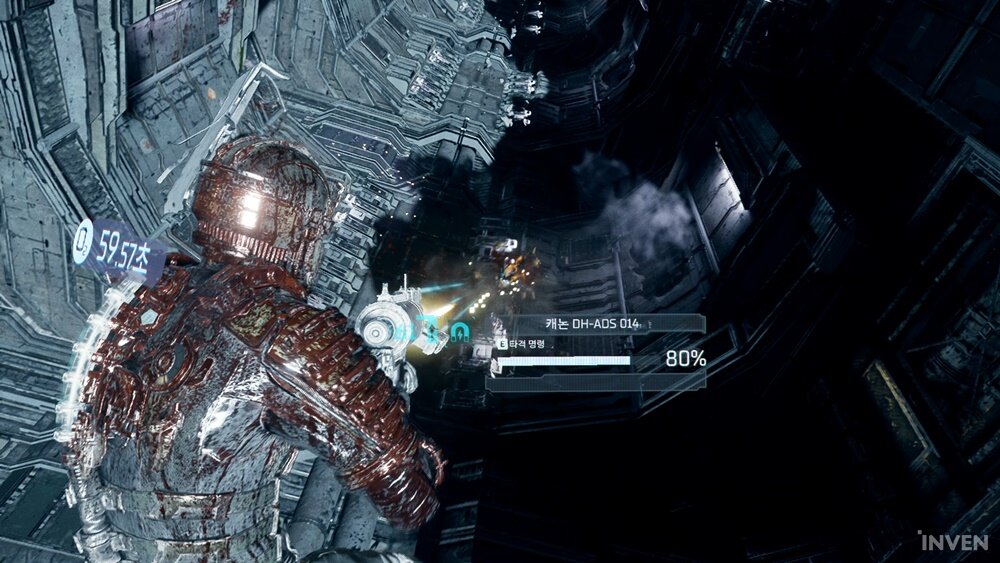Viewport: 1000px width, 563px height.
Task: Click the INVEN watermark logo
Action: [952, 541]
